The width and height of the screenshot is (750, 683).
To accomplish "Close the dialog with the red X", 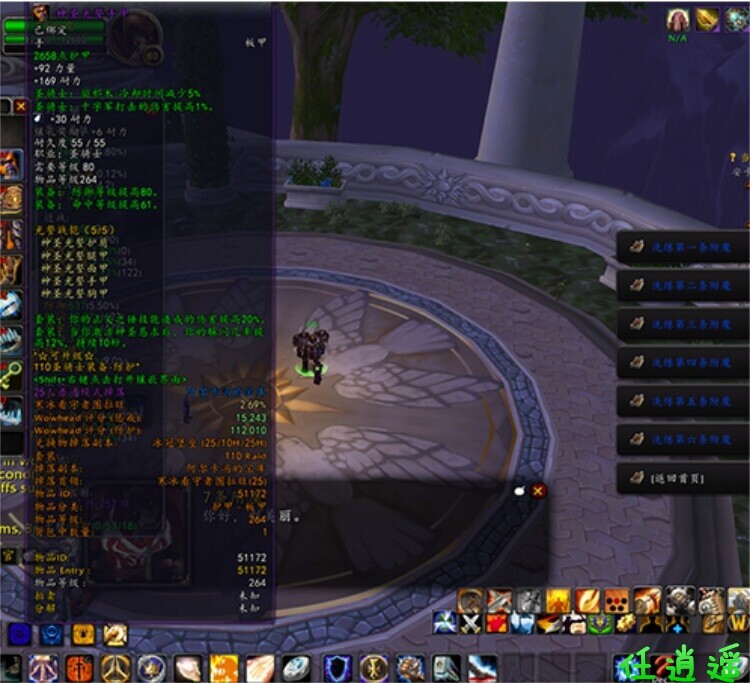I will click(x=538, y=490).
